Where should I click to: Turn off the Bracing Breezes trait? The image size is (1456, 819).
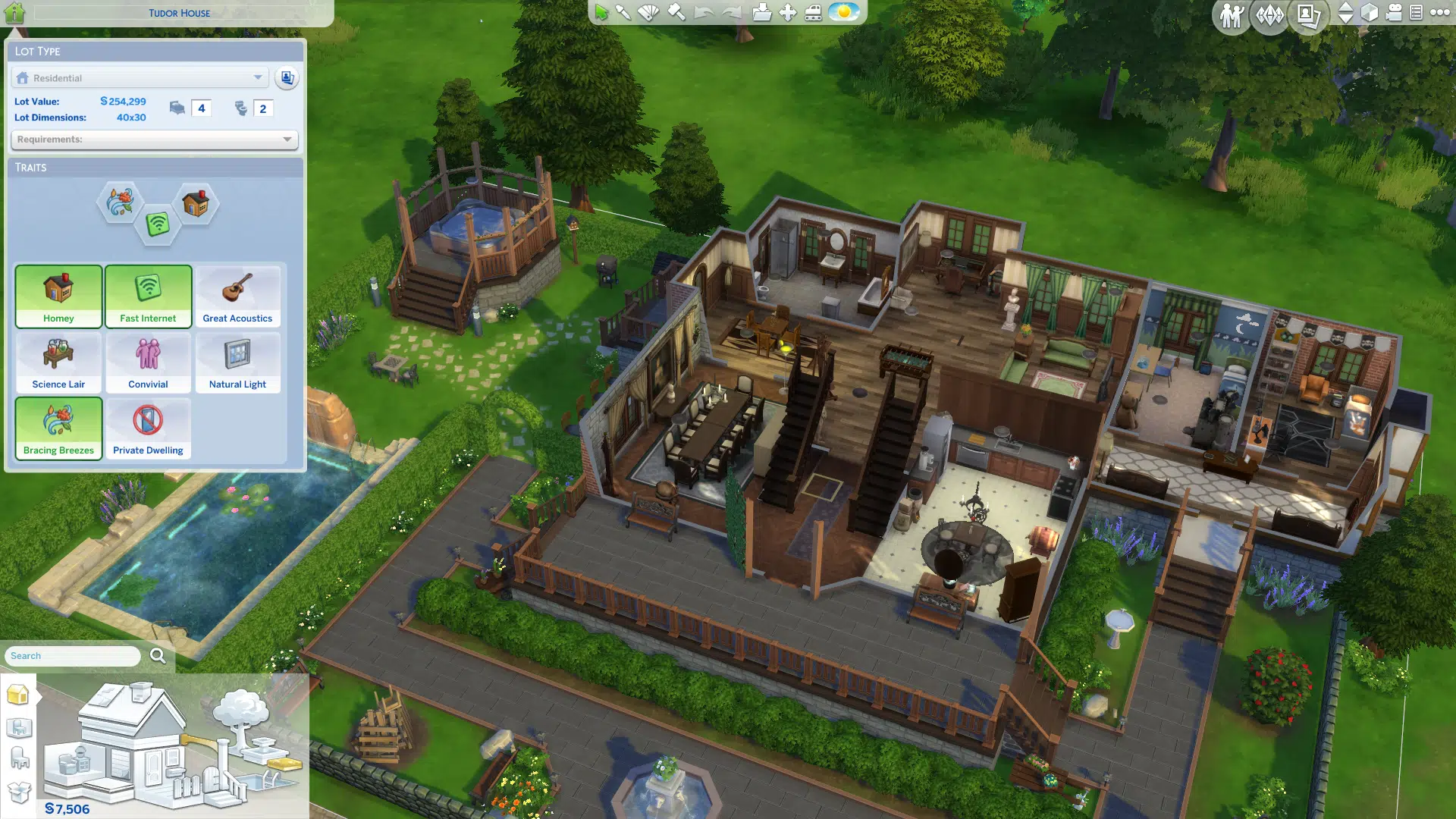click(x=58, y=428)
